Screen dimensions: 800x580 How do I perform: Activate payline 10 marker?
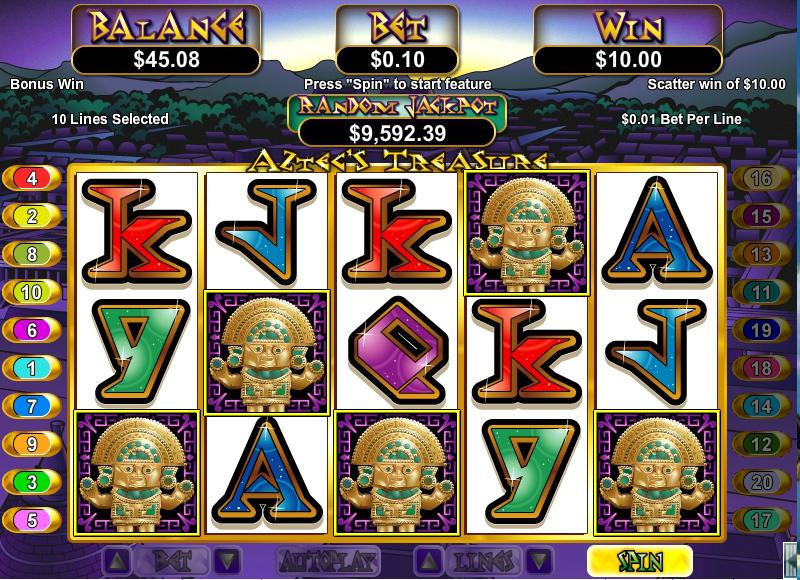32,292
